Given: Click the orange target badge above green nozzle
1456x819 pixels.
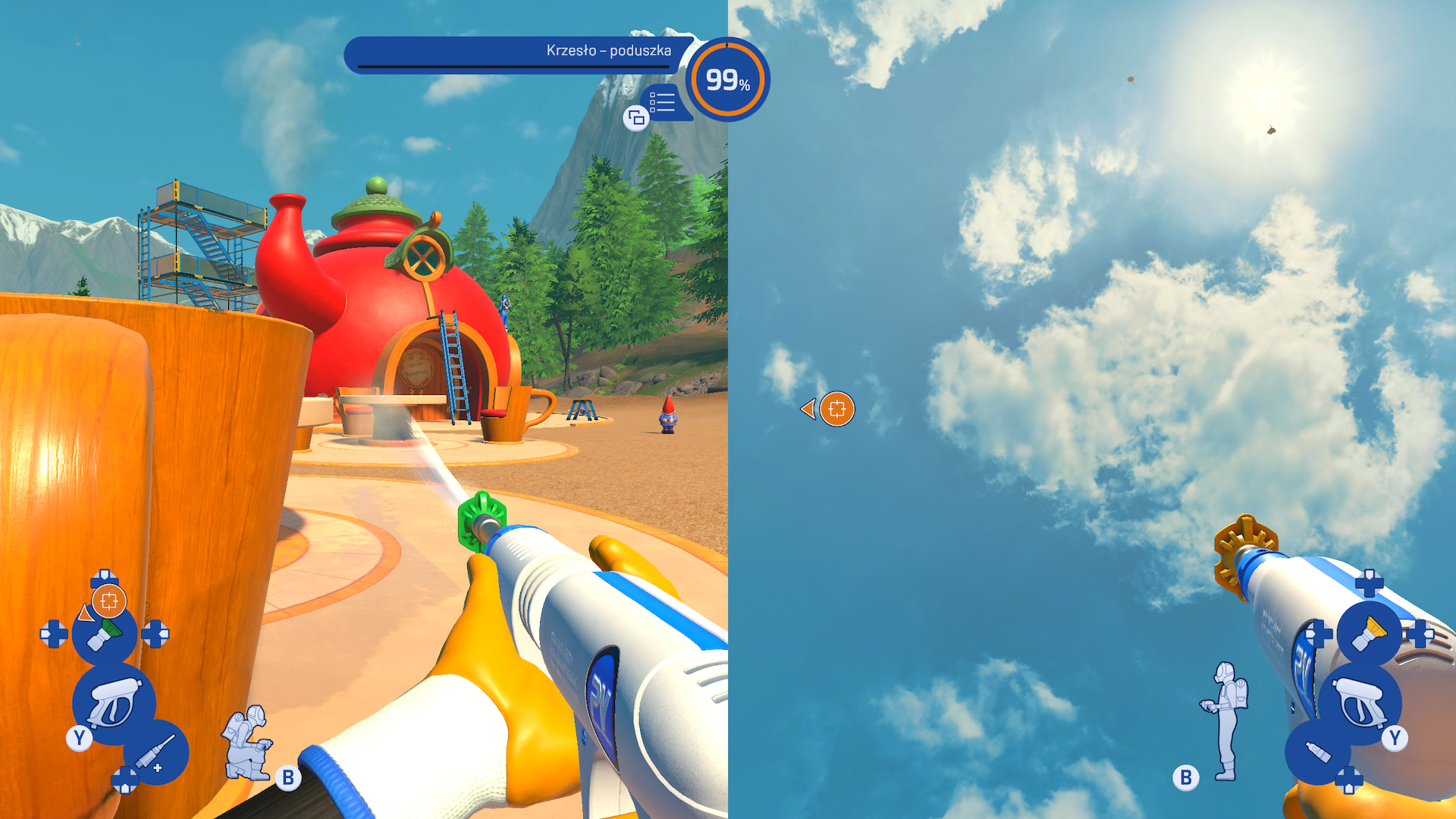Looking at the screenshot, I should click(x=108, y=601).
